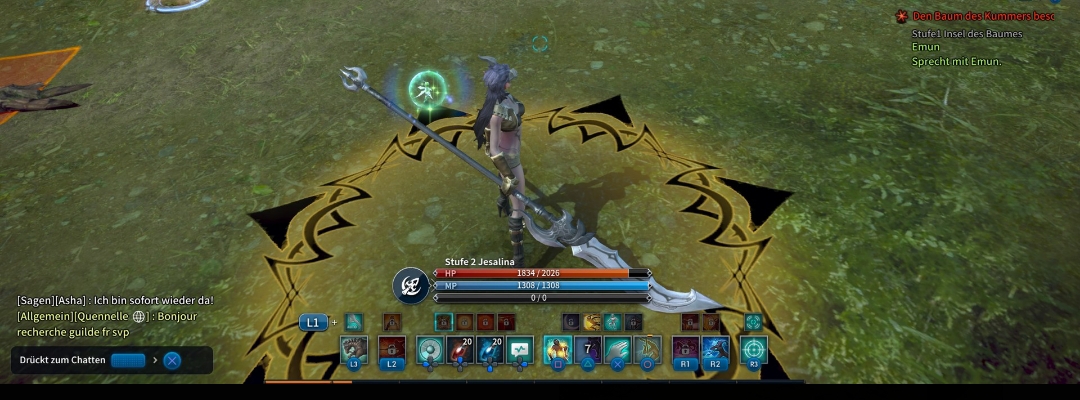The image size is (1080, 400).
Task: Activate the glowing figure skill on Square
Action: coord(557,349)
